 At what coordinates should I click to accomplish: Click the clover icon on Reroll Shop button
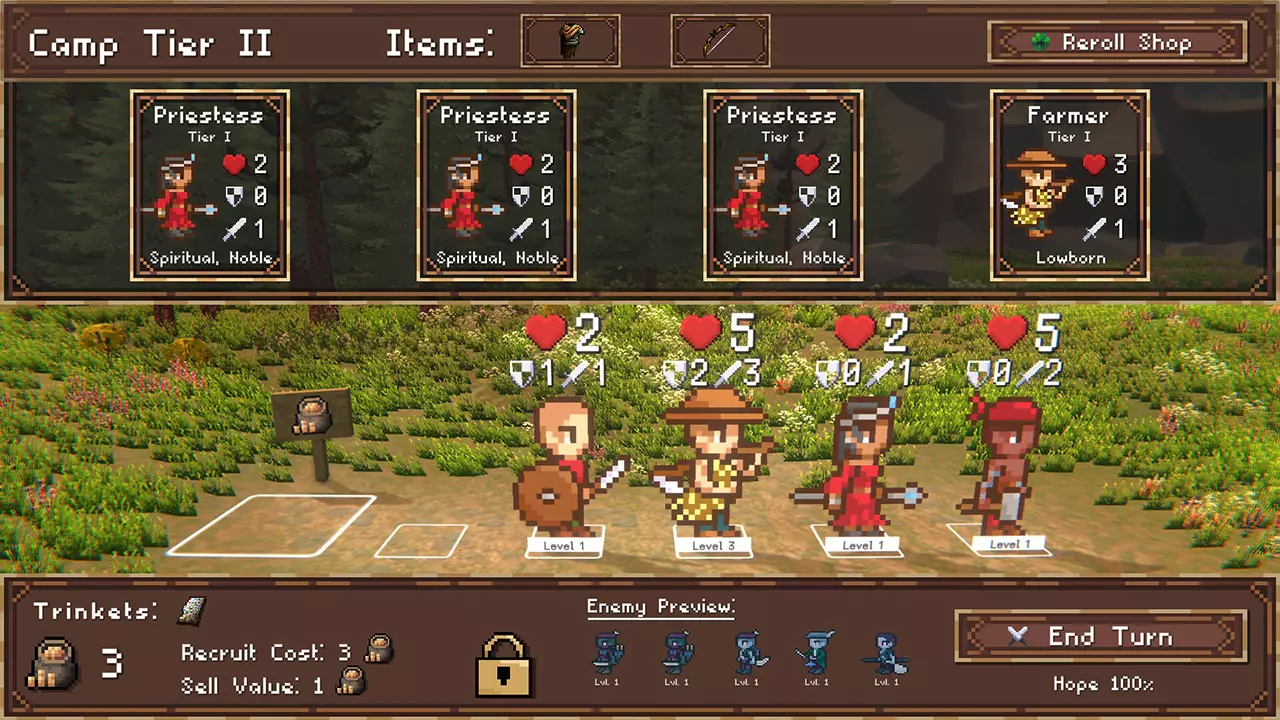coord(1041,42)
